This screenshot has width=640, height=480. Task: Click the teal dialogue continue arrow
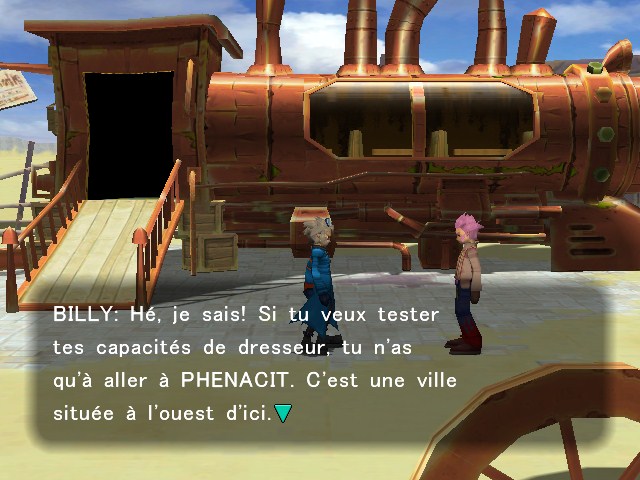283,412
